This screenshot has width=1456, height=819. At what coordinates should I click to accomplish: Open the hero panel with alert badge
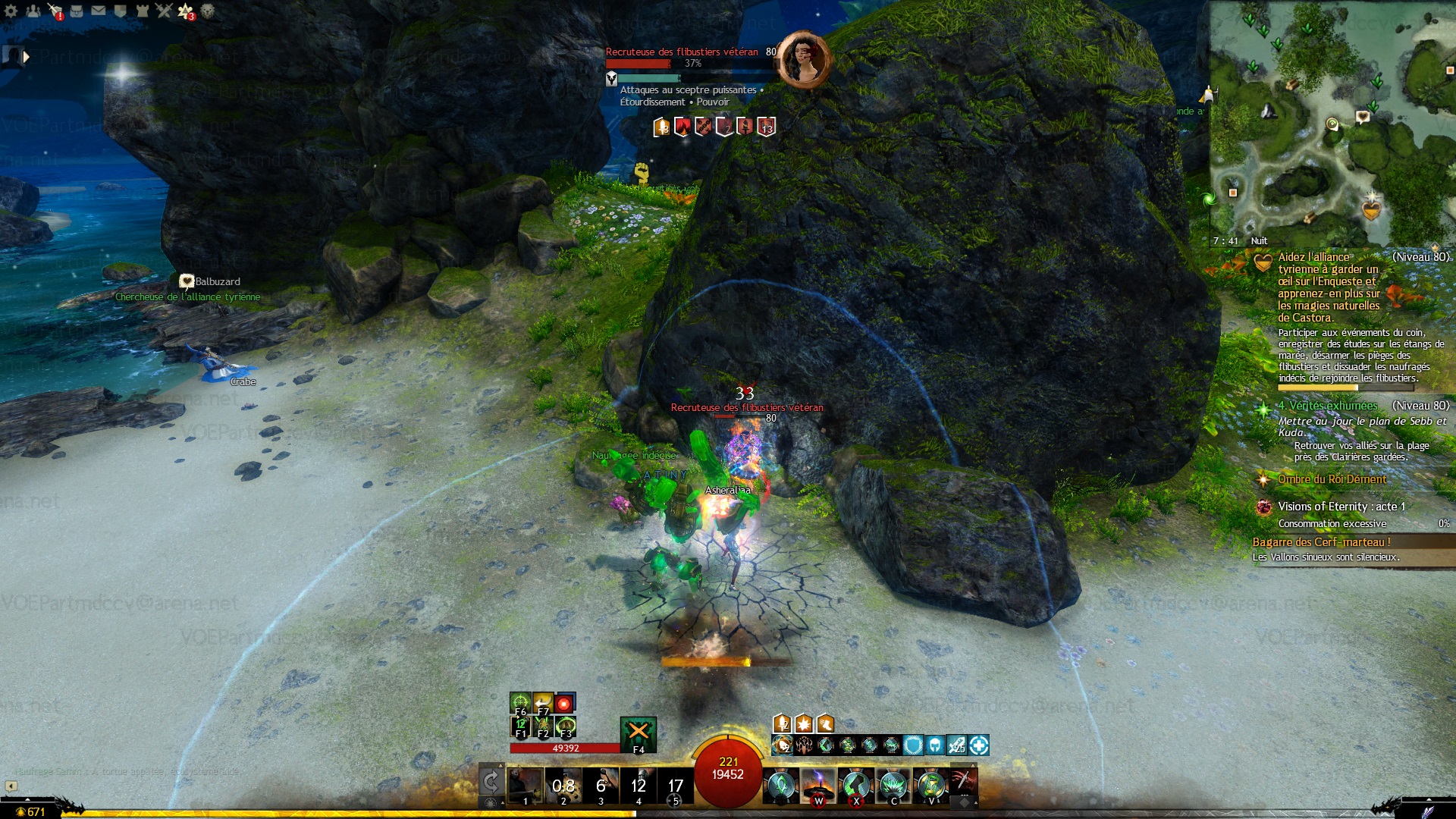point(55,11)
